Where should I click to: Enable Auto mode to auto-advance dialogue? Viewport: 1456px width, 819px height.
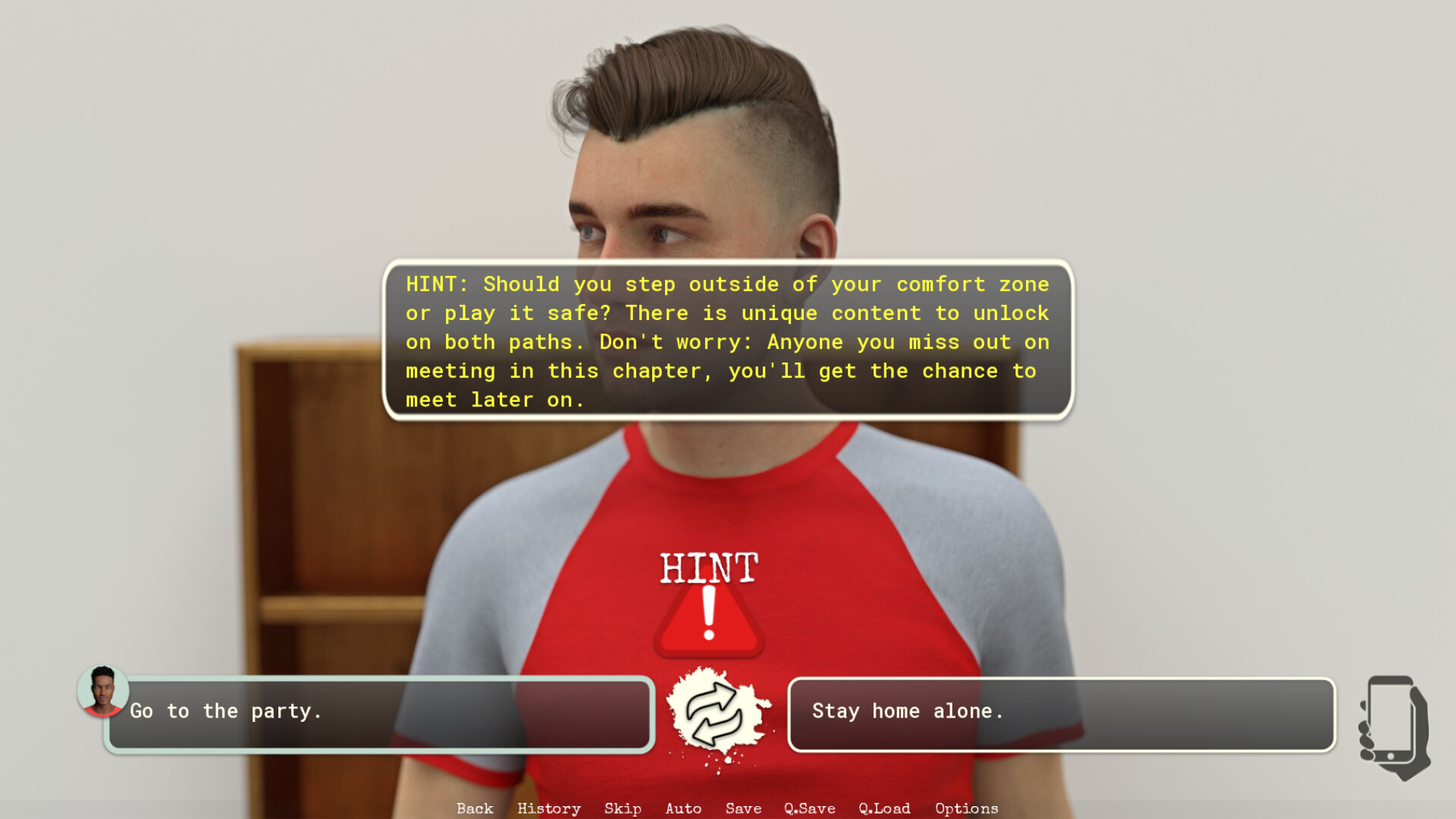[x=683, y=808]
